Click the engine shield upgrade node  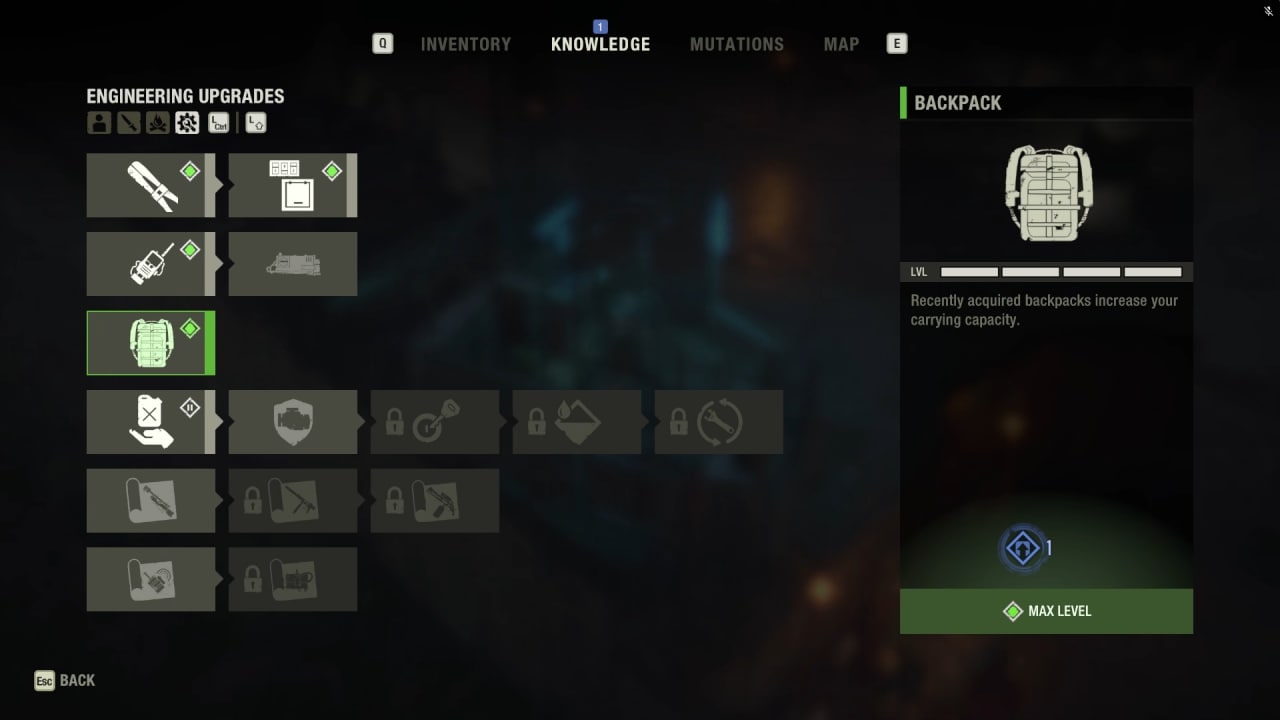click(x=293, y=421)
